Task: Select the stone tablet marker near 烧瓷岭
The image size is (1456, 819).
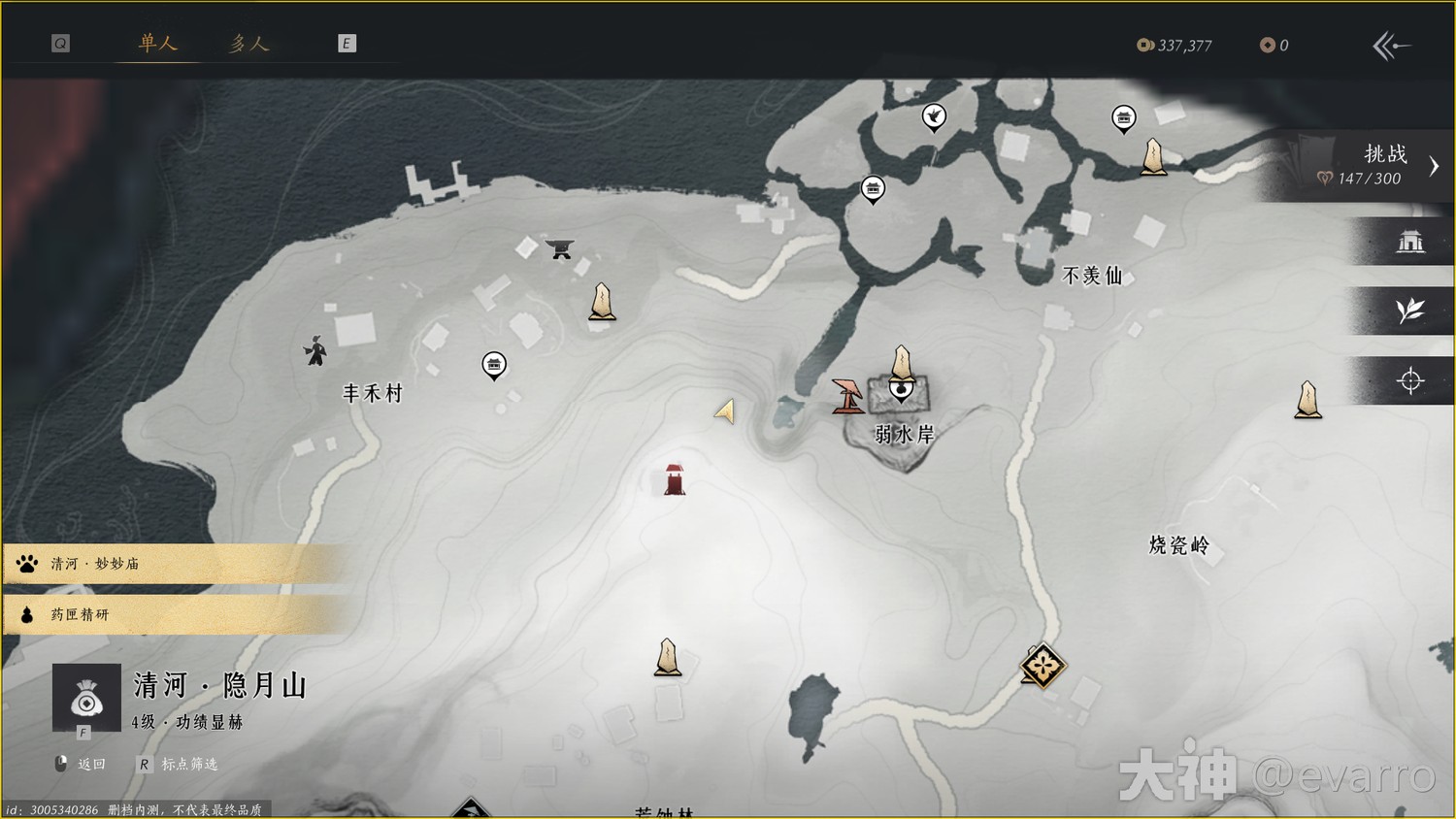Action: coord(1307,400)
